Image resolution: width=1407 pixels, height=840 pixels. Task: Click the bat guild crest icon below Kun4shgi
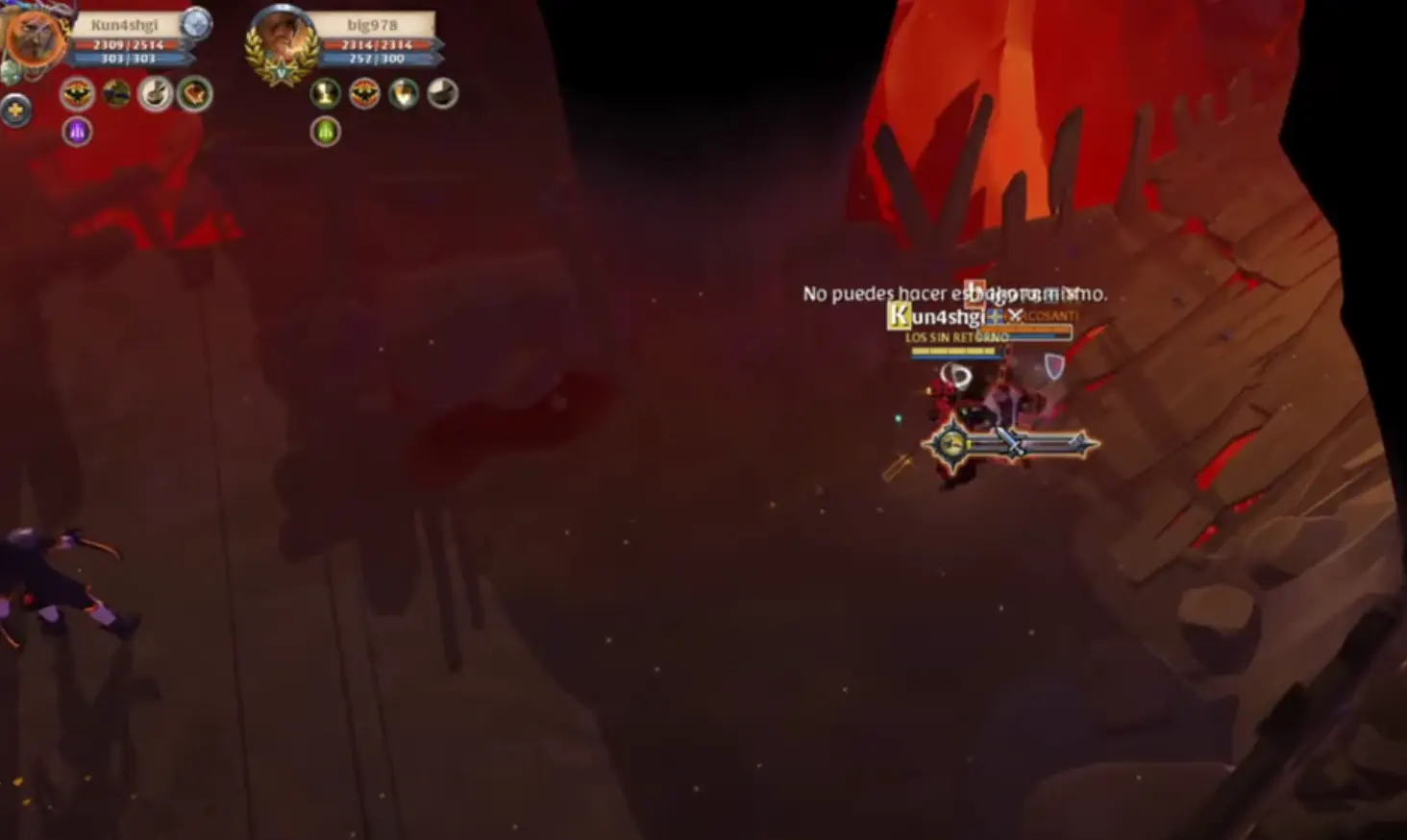tap(75, 94)
